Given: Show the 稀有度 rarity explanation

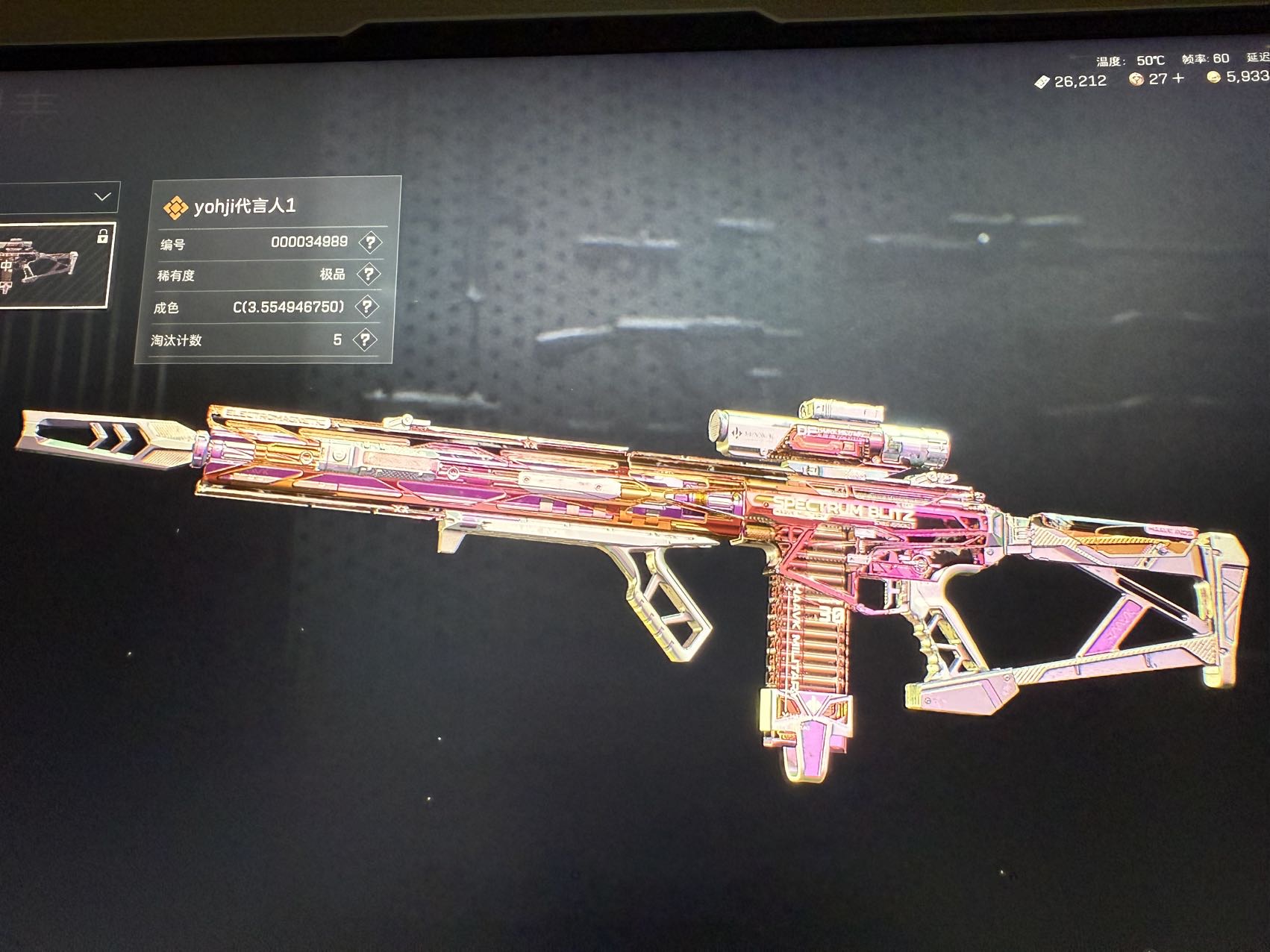Looking at the screenshot, I should pos(368,275).
